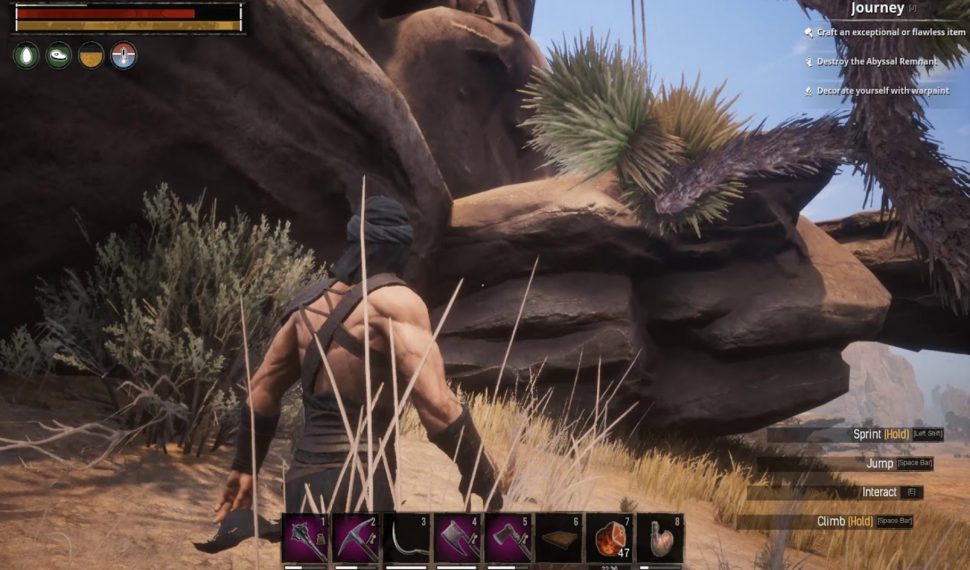Equip the hatchet in hotbar slot 5
Viewport: 970px width, 570px height.
coord(508,538)
